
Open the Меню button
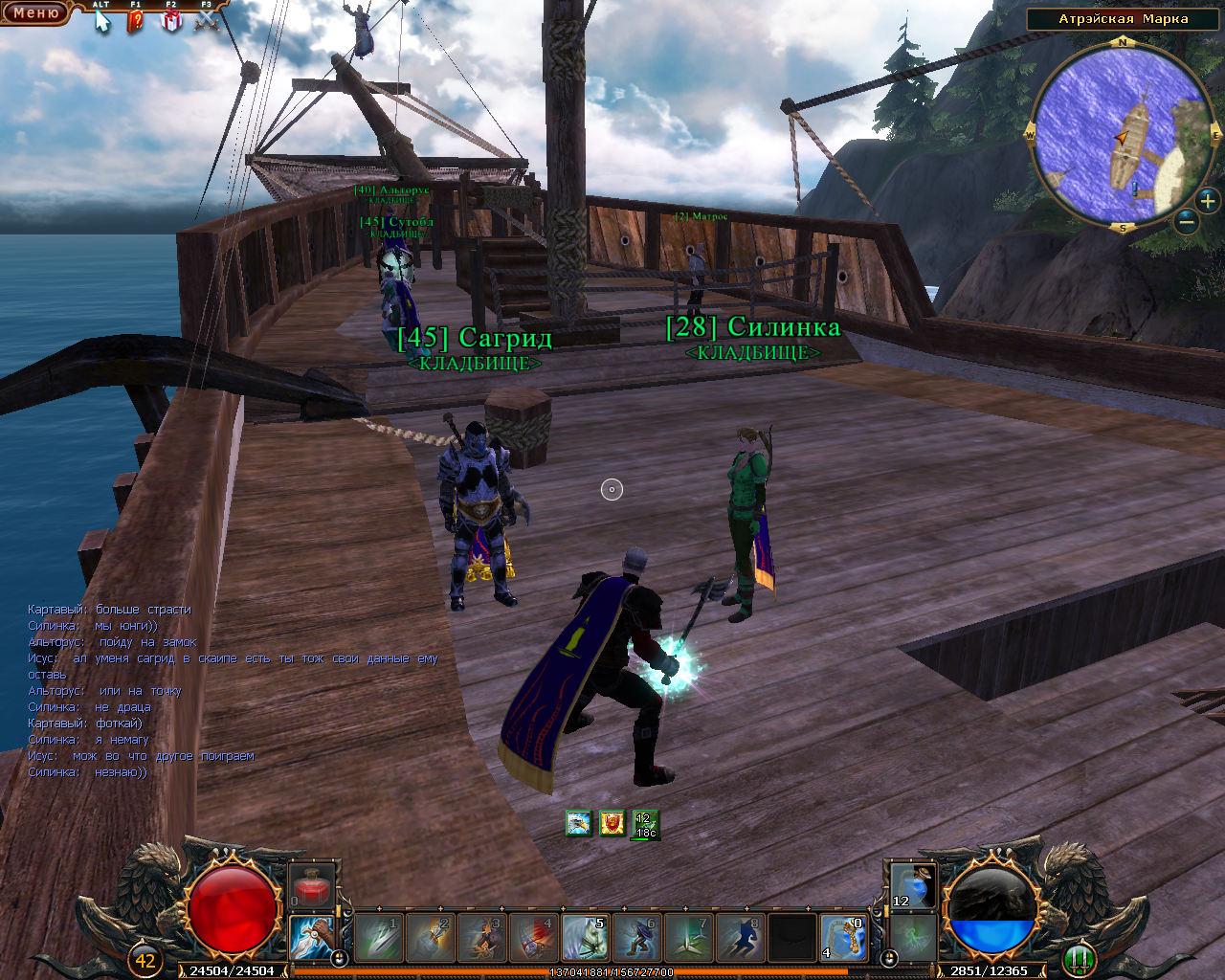(35, 13)
